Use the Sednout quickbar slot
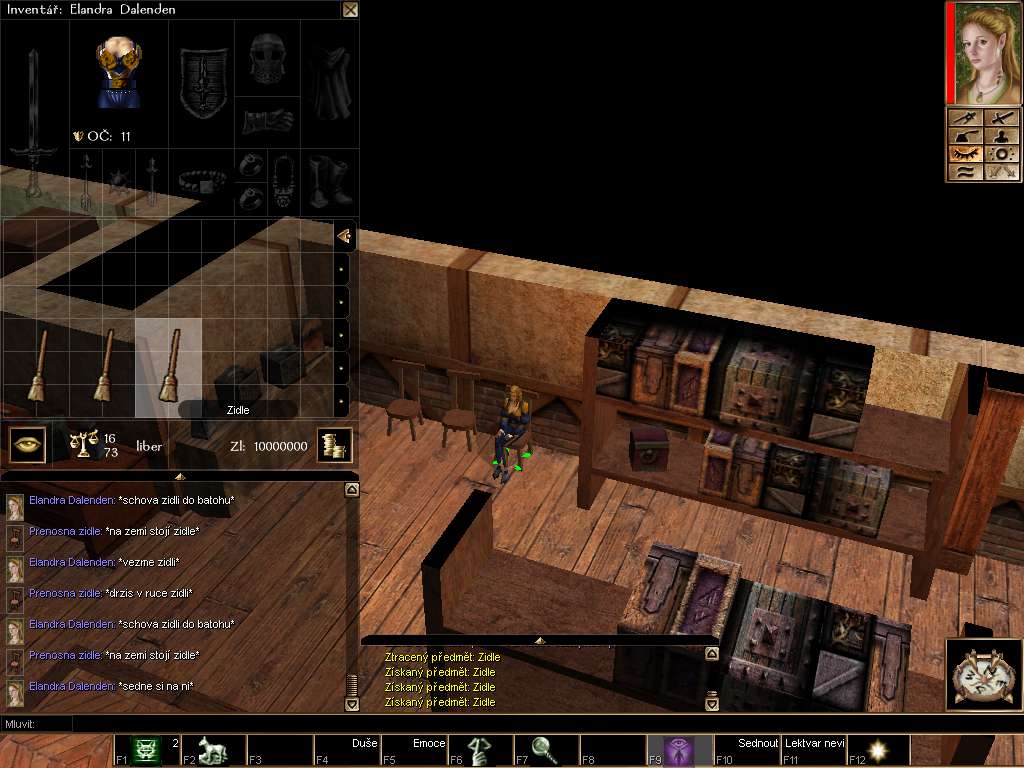This screenshot has height=768, width=1024. [x=746, y=750]
